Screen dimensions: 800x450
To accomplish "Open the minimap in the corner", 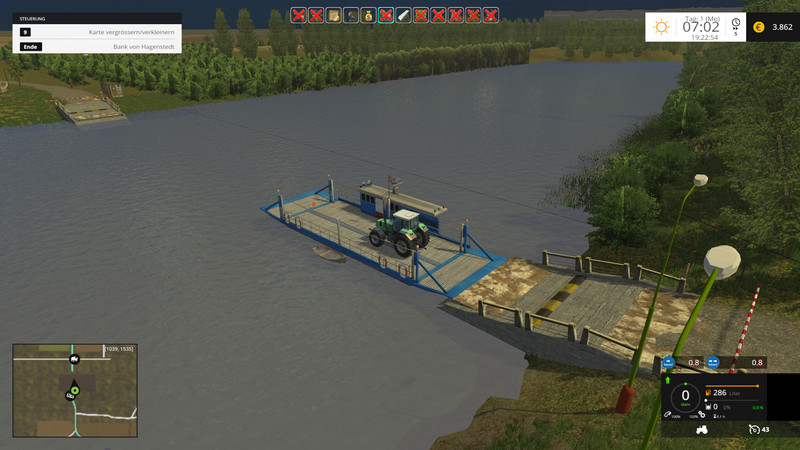I will pyautogui.click(x=74, y=390).
